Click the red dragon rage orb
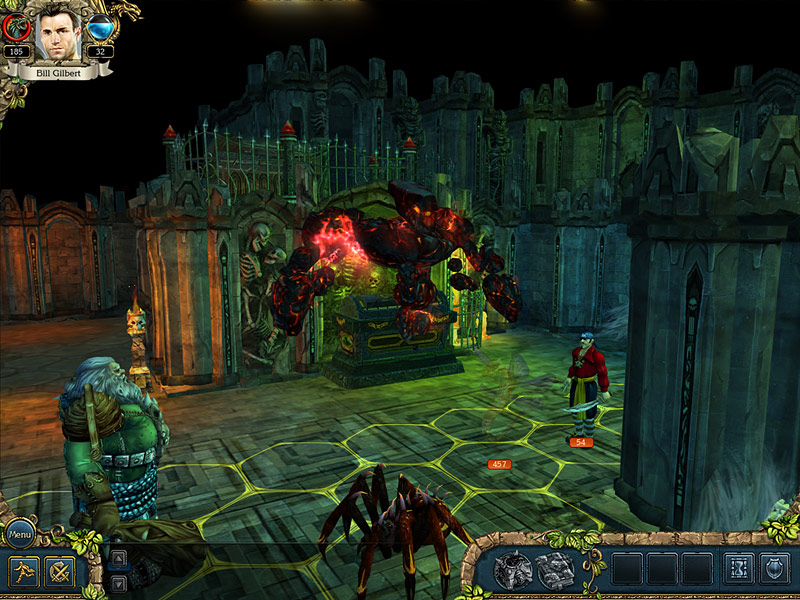The height and width of the screenshot is (600, 800). (16, 28)
